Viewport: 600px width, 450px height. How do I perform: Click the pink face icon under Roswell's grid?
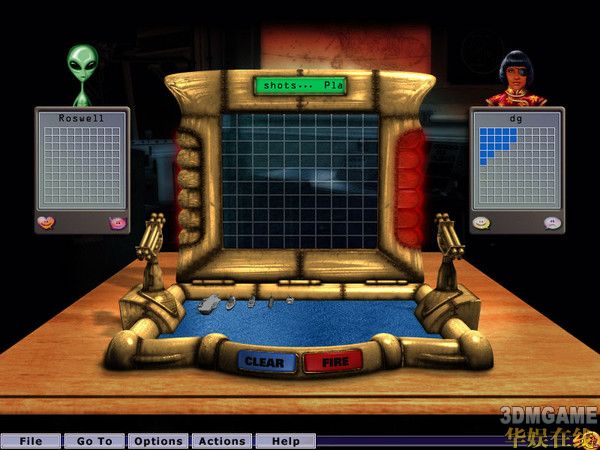tap(117, 222)
